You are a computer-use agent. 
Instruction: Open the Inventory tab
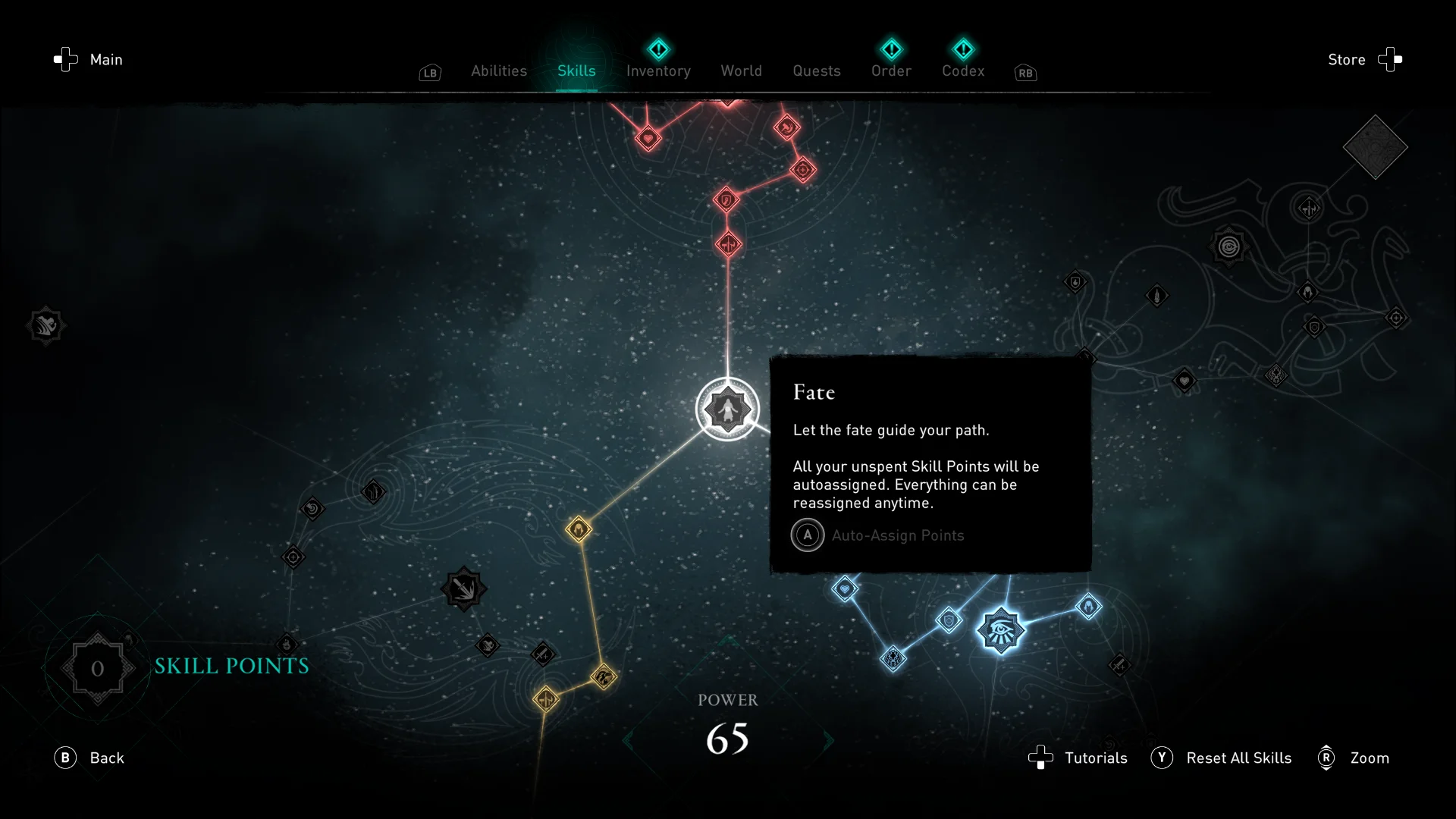658,71
